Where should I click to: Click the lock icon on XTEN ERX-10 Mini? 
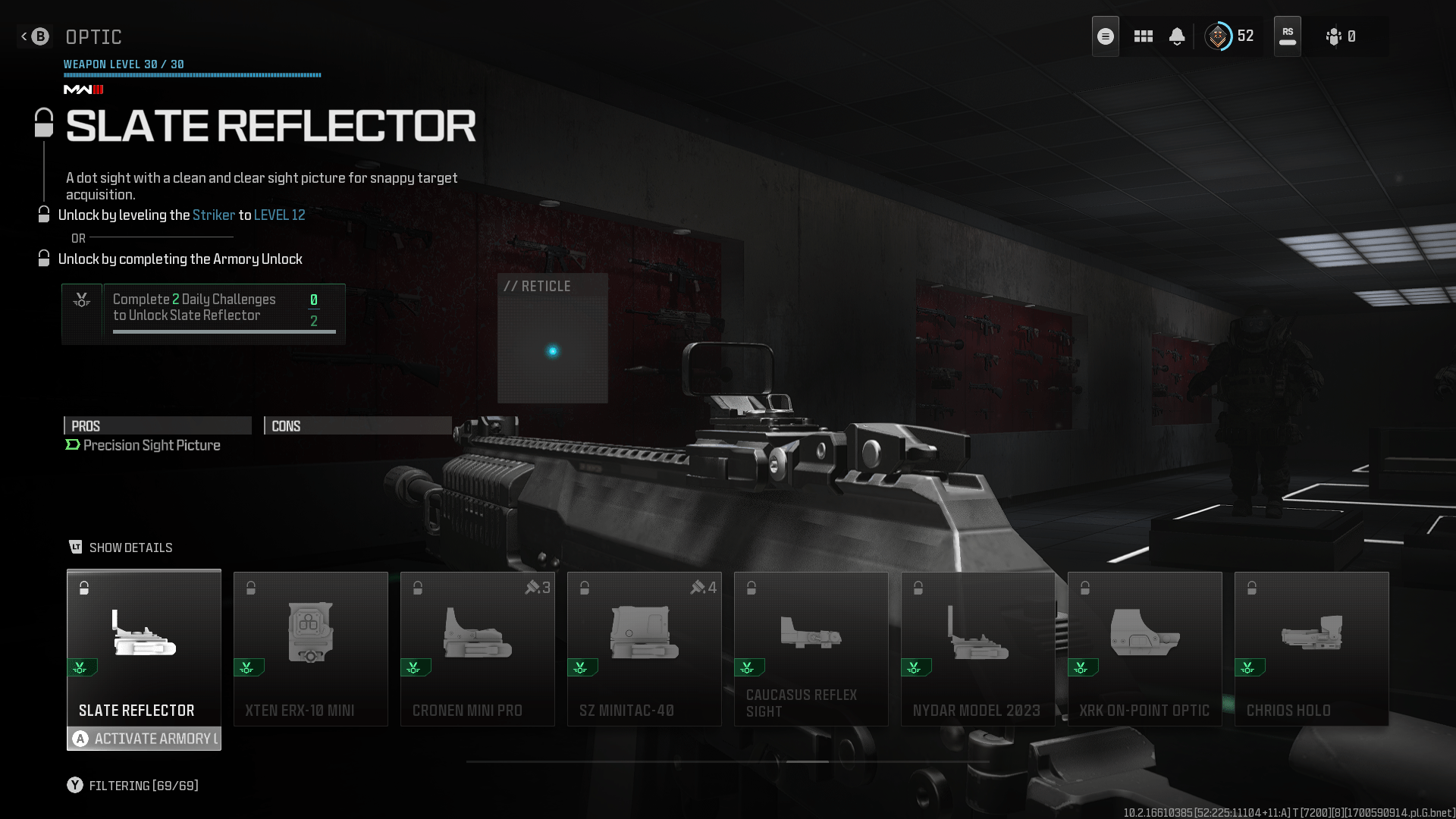click(x=250, y=588)
